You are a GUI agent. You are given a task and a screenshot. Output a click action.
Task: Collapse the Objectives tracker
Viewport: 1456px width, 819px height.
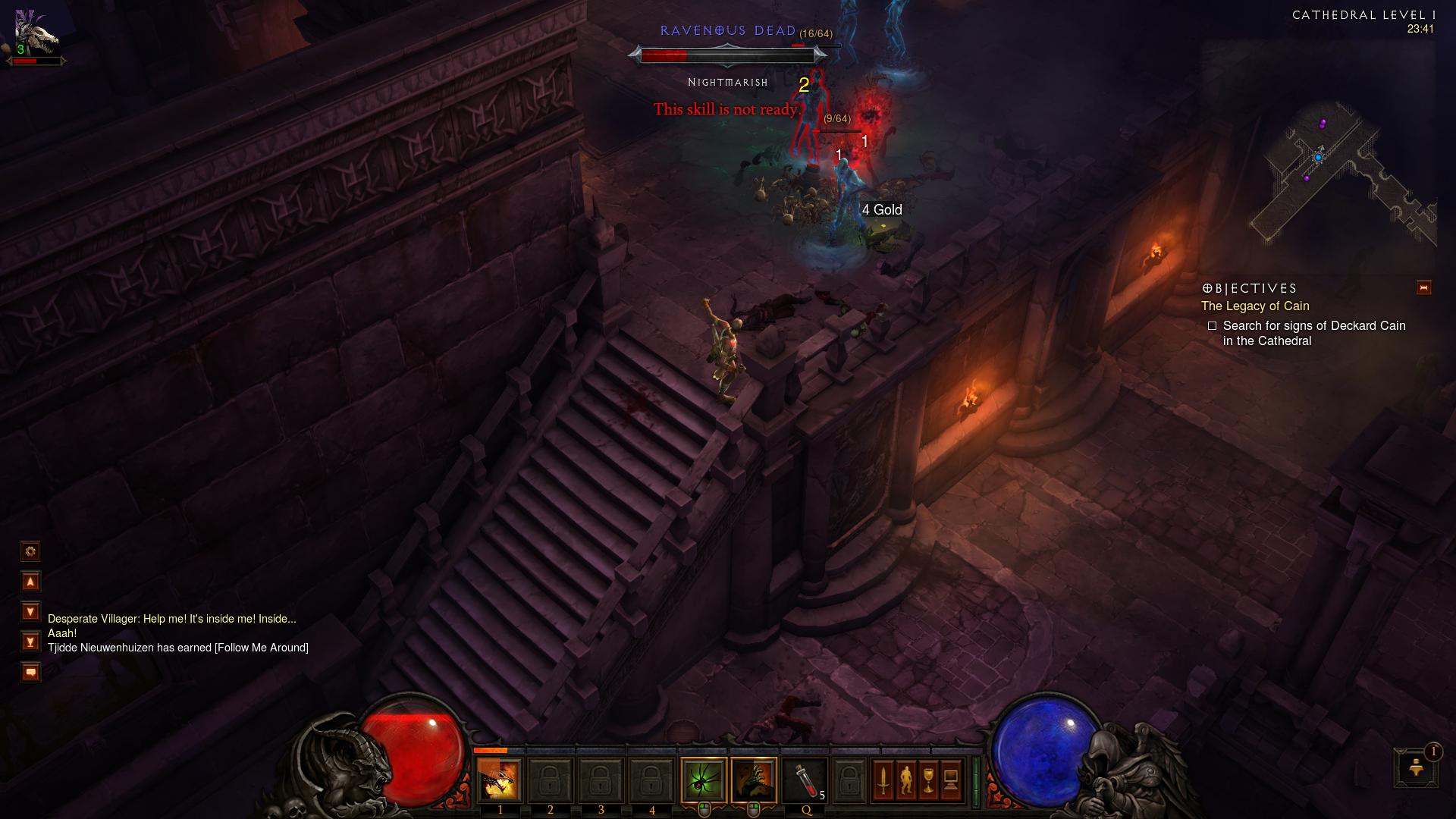[x=1423, y=287]
